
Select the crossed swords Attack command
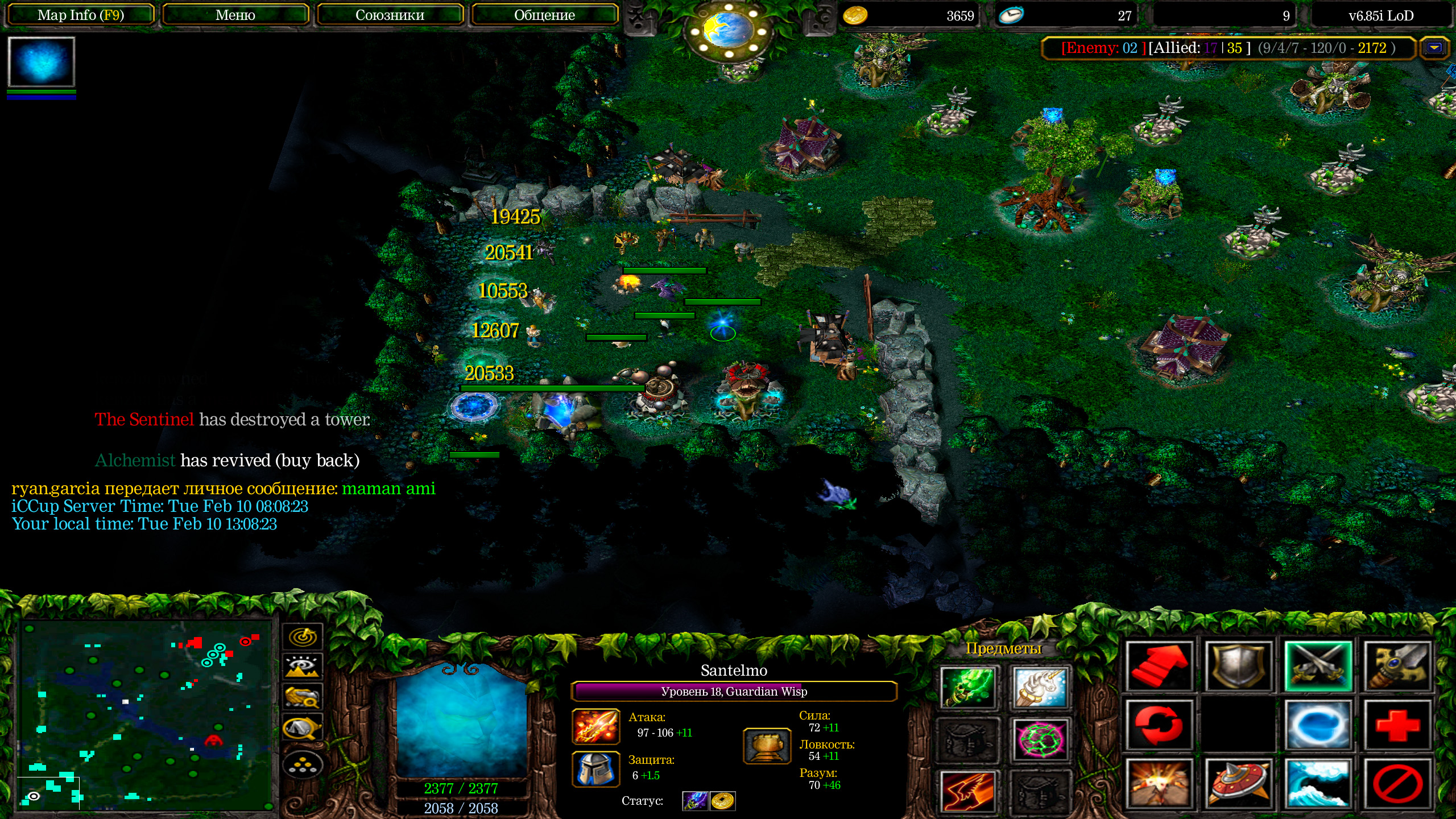(x=1318, y=667)
